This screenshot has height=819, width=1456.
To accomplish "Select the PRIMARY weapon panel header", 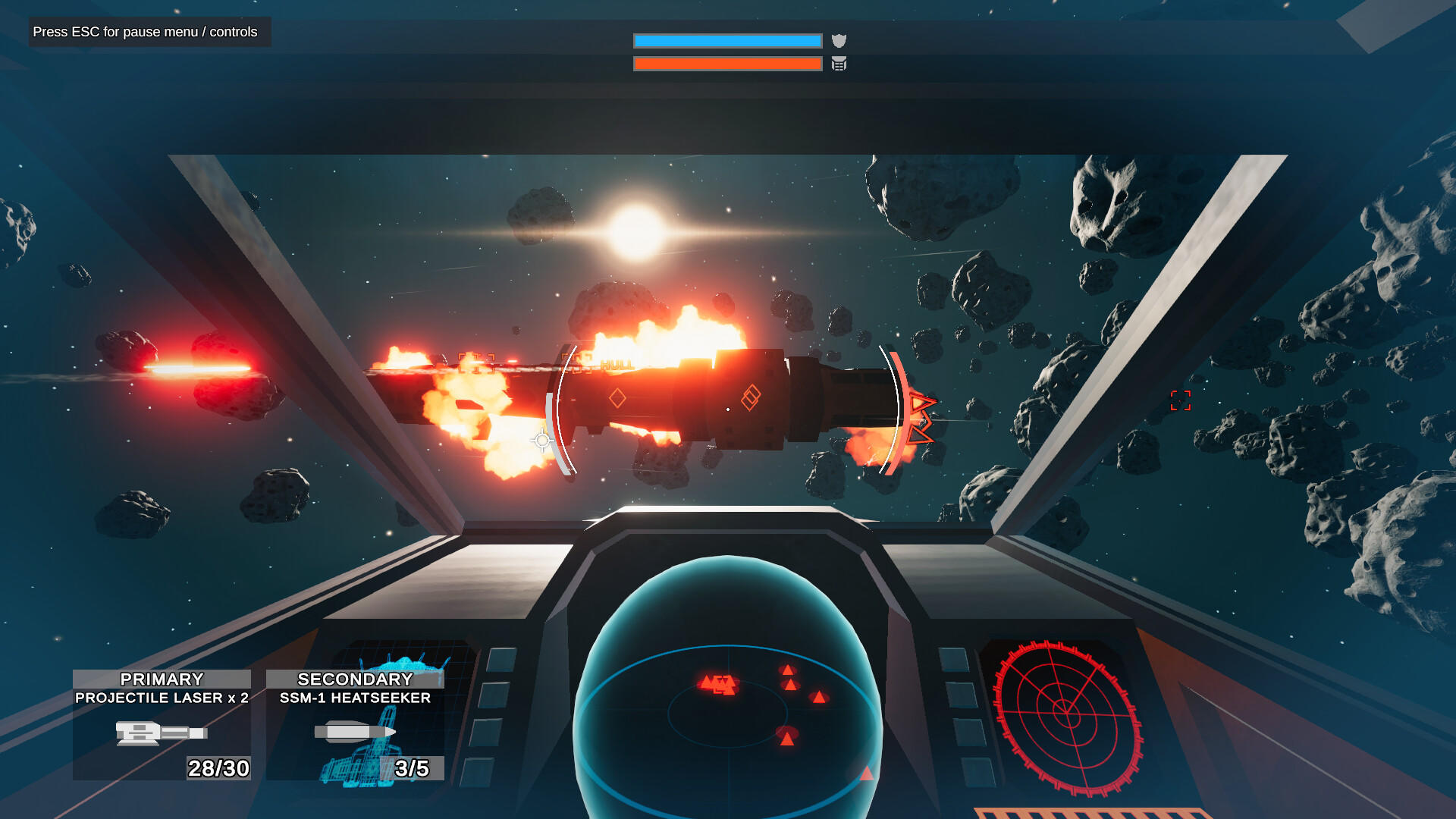I will click(x=160, y=679).
